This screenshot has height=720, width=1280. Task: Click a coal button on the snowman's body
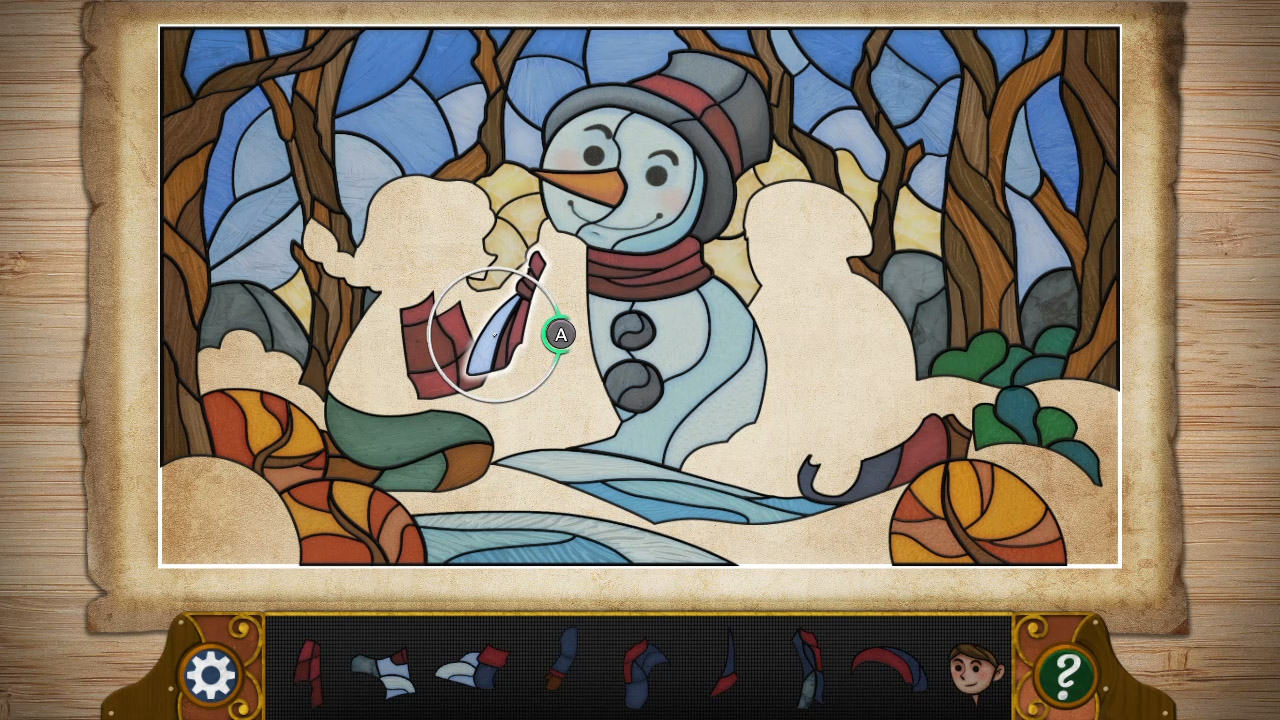pos(632,330)
